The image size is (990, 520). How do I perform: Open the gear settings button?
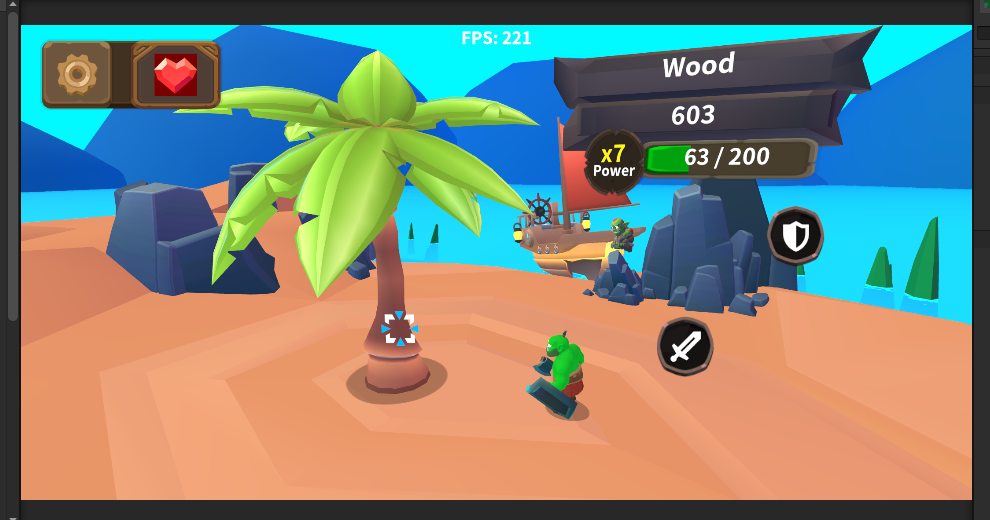(x=77, y=74)
